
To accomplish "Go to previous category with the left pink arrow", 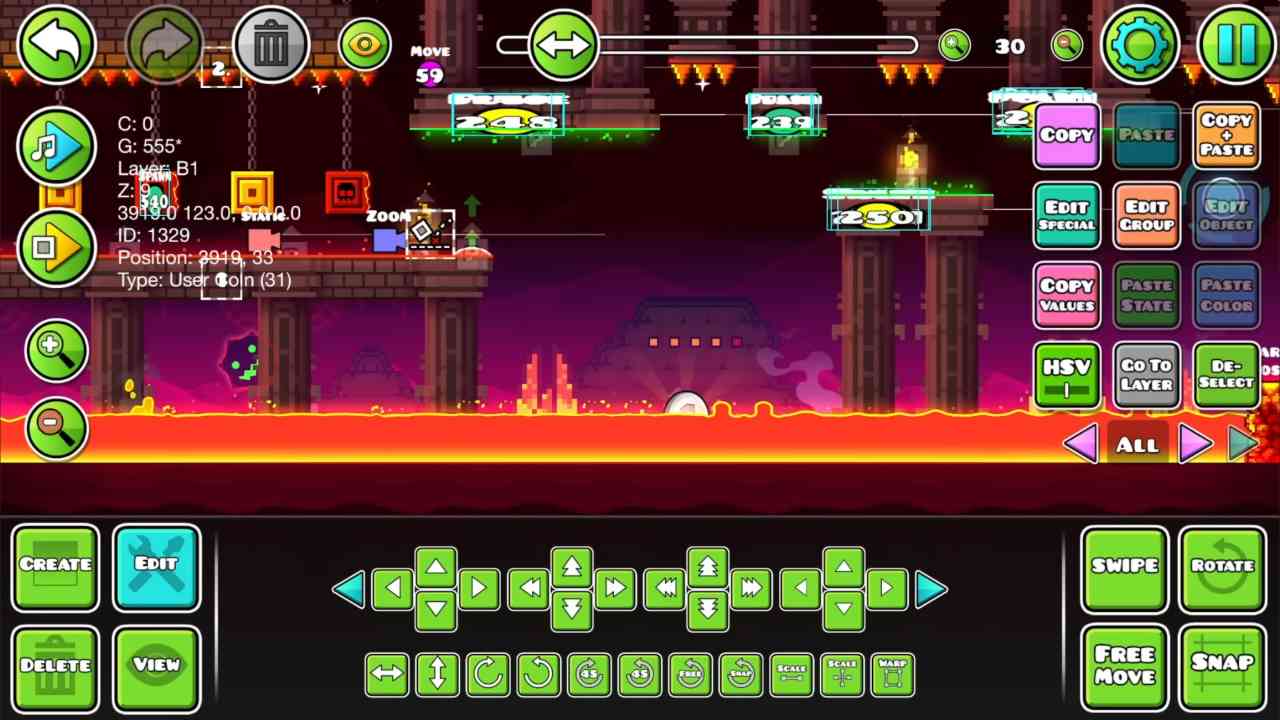I will (1081, 445).
